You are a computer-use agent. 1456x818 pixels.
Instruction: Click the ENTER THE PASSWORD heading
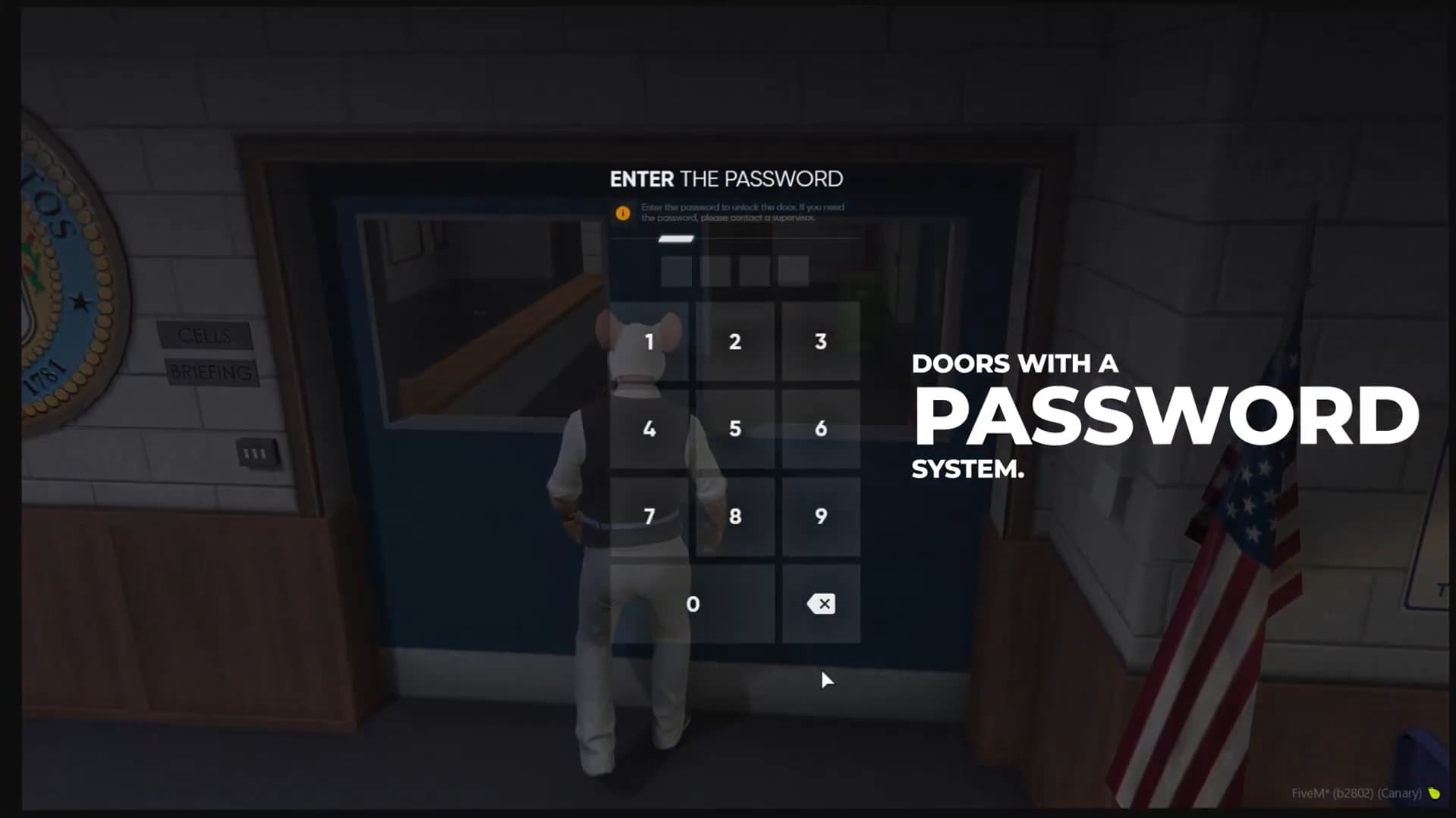(726, 179)
